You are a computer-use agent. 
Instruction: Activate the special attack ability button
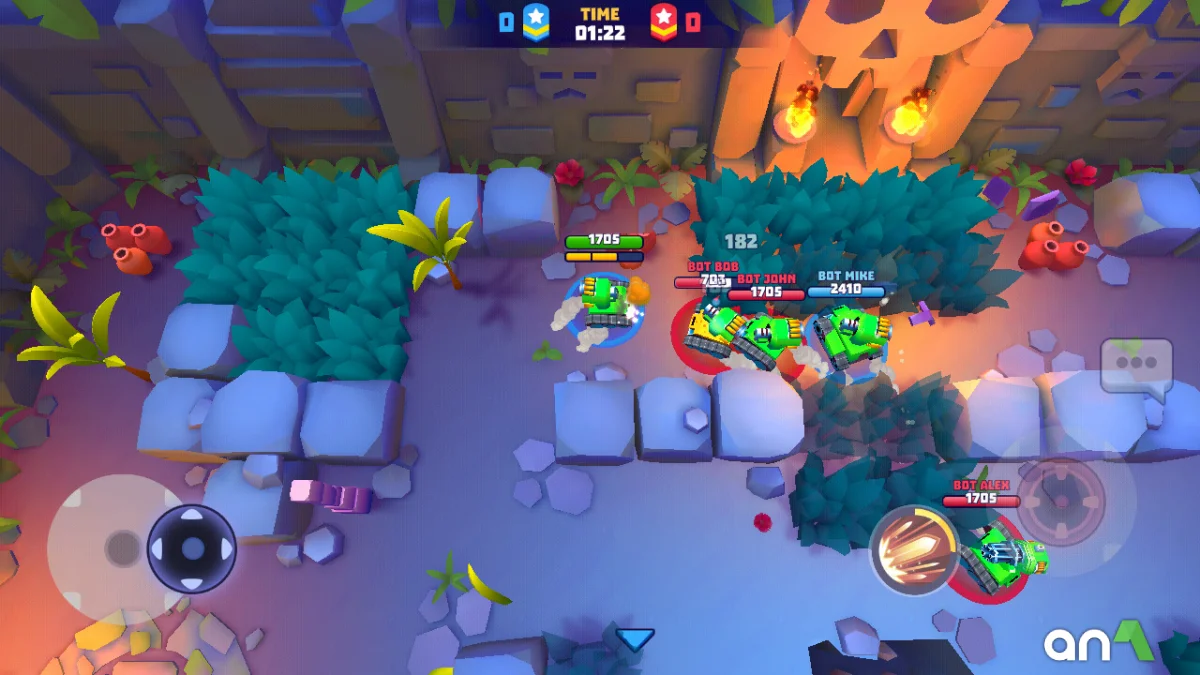coord(913,549)
